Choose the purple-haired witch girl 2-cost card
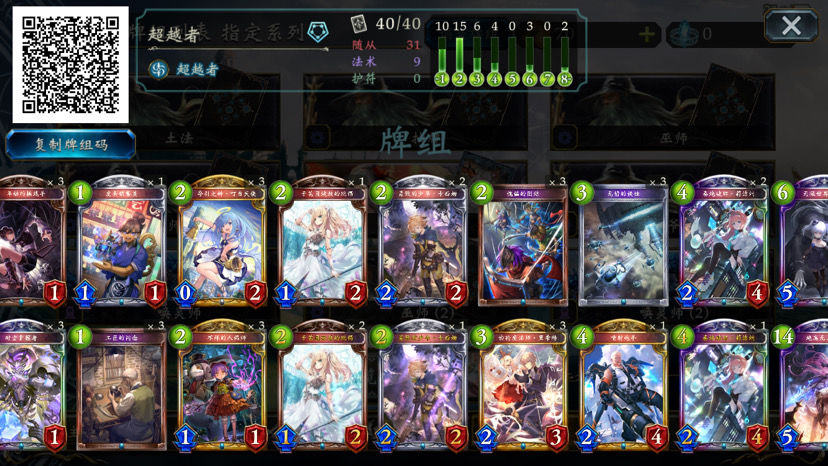 [221, 385]
